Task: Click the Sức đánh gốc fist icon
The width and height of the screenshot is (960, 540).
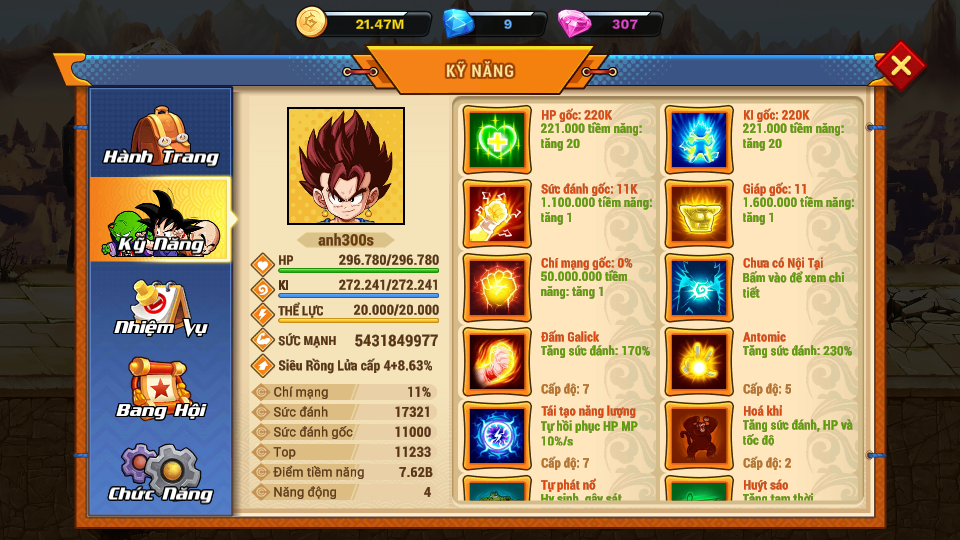Action: [497, 213]
